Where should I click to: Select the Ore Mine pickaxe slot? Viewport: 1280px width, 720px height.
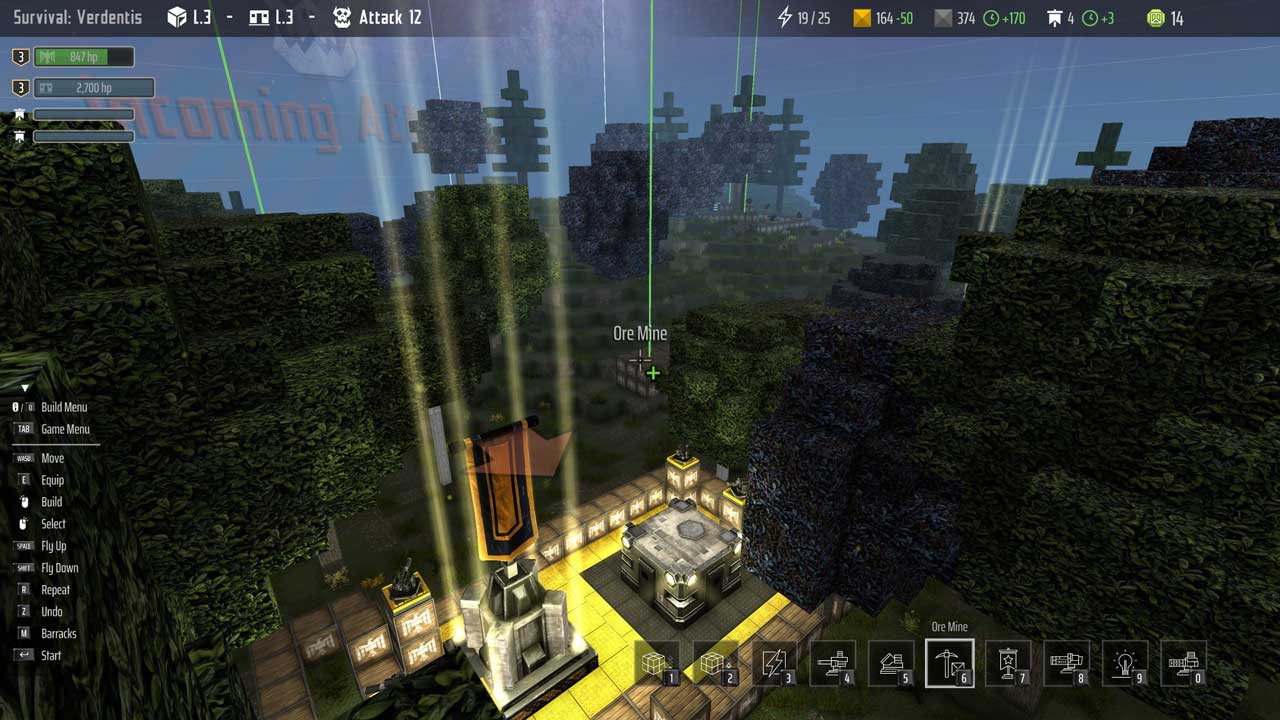click(949, 664)
